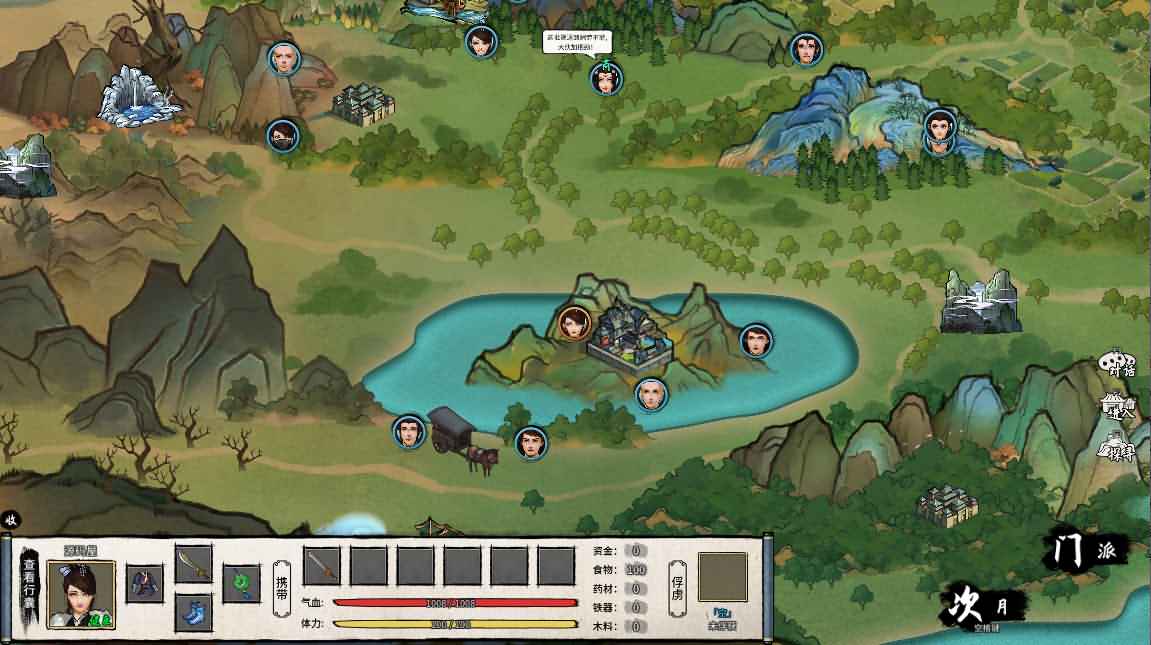This screenshot has width=1151, height=645.
Task: Click the empty captive portrait slot
Action: click(722, 577)
